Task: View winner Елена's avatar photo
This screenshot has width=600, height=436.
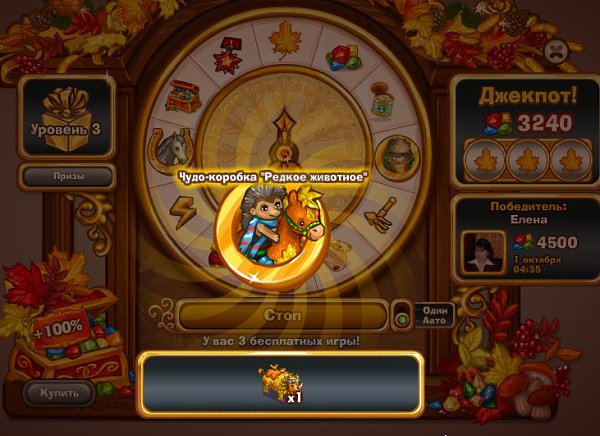Action: click(481, 249)
